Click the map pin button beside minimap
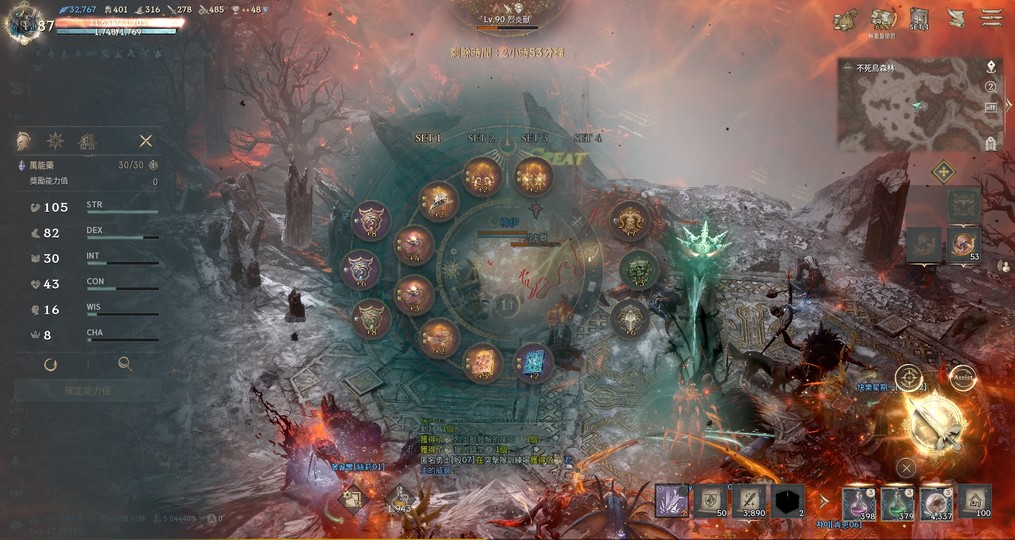Screen dimensions: 1015x540 (x=991, y=67)
